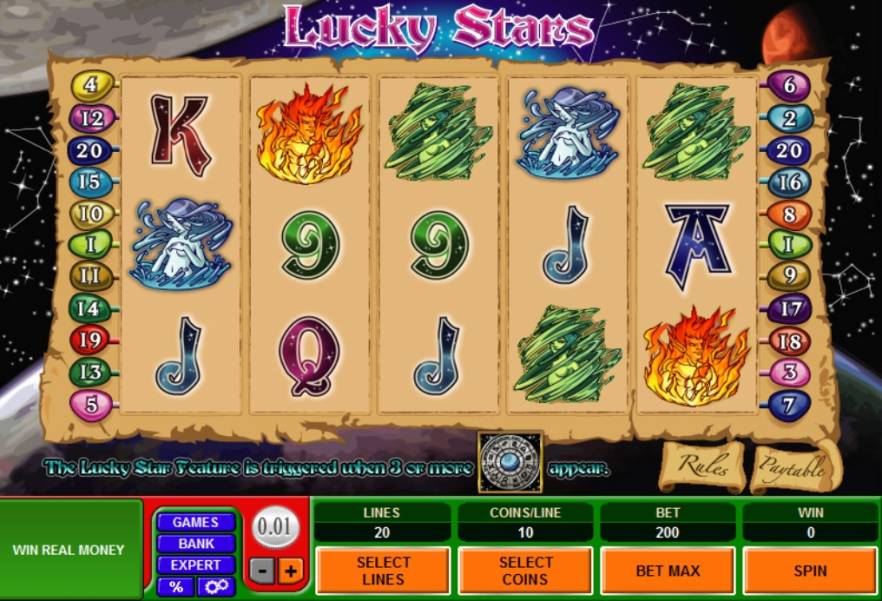
Task: Click the Bet Max button
Action: (667, 571)
